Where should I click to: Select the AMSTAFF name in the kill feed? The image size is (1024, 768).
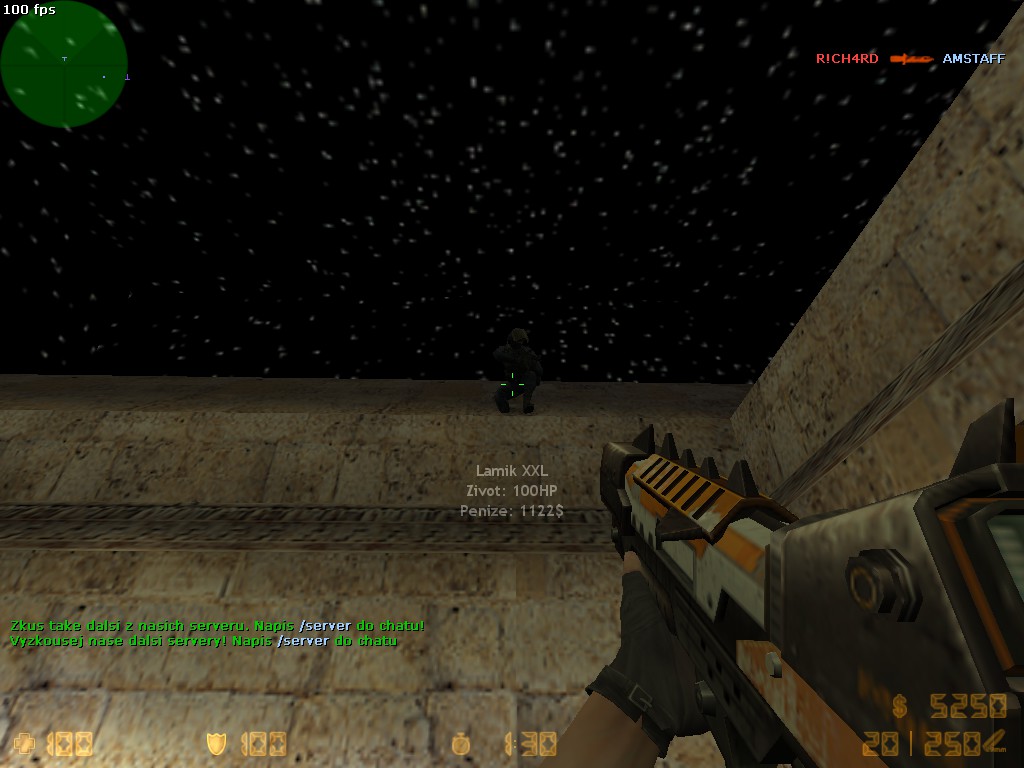point(973,59)
